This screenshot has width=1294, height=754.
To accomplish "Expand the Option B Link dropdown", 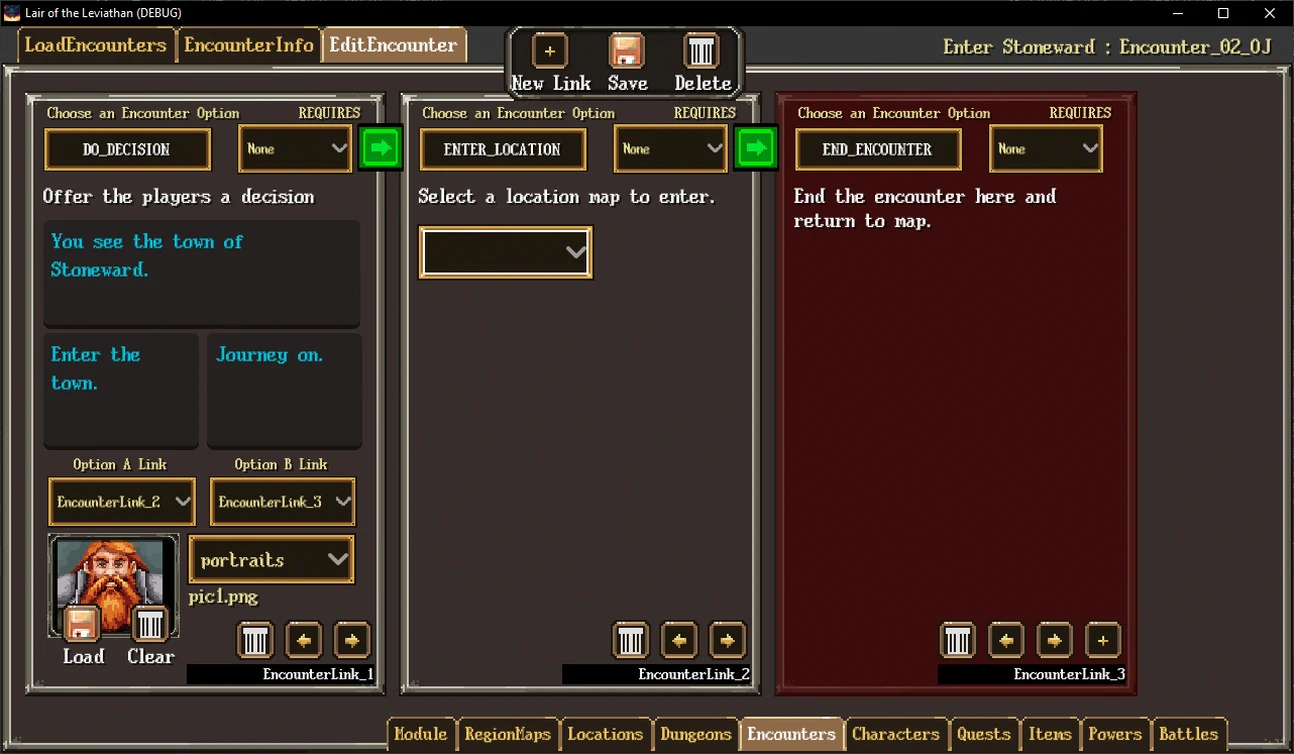I will (x=282, y=502).
